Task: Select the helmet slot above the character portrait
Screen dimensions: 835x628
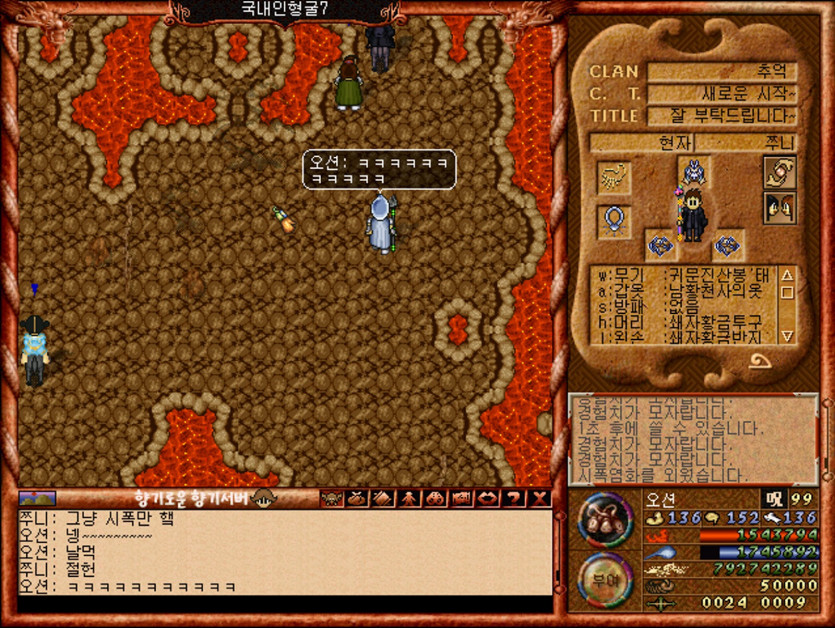Action: point(691,170)
